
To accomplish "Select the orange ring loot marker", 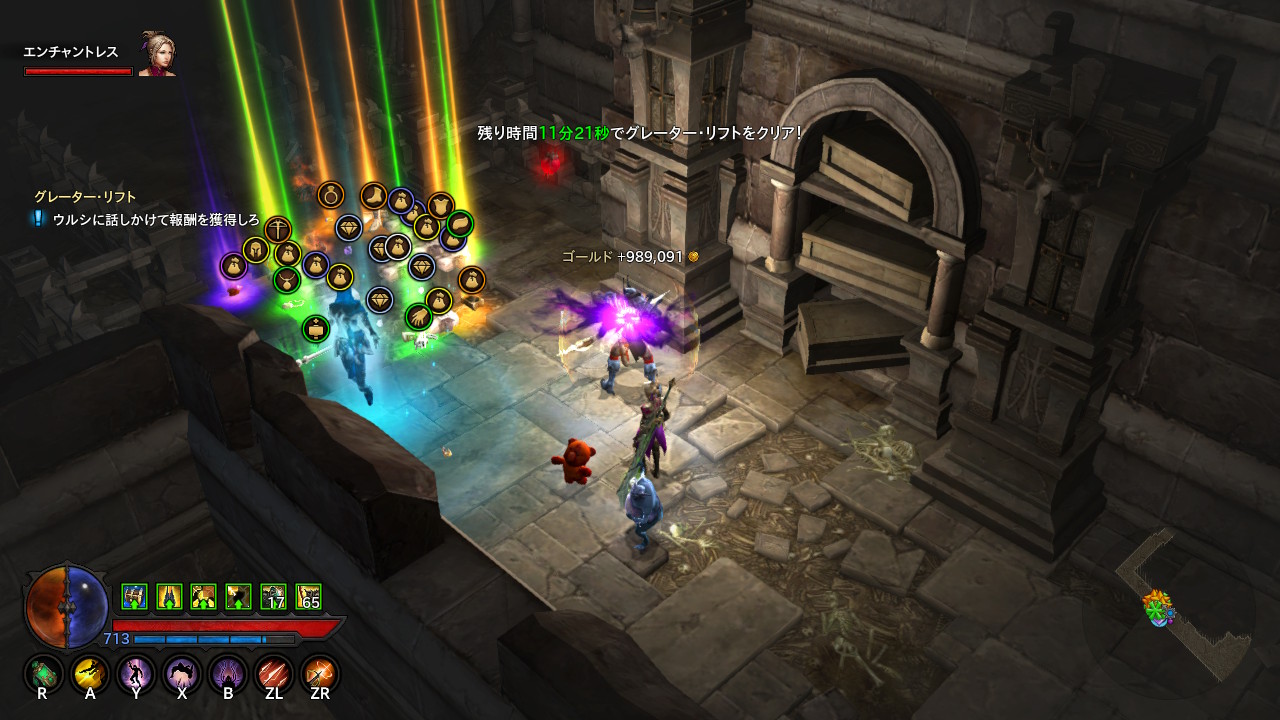I will click(x=331, y=194).
